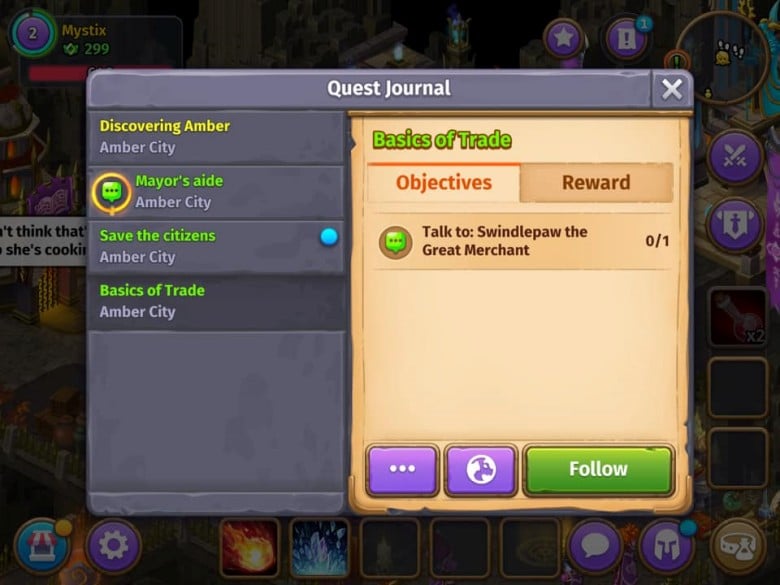Open the purple three-dots options button
The width and height of the screenshot is (780, 585).
pos(402,470)
